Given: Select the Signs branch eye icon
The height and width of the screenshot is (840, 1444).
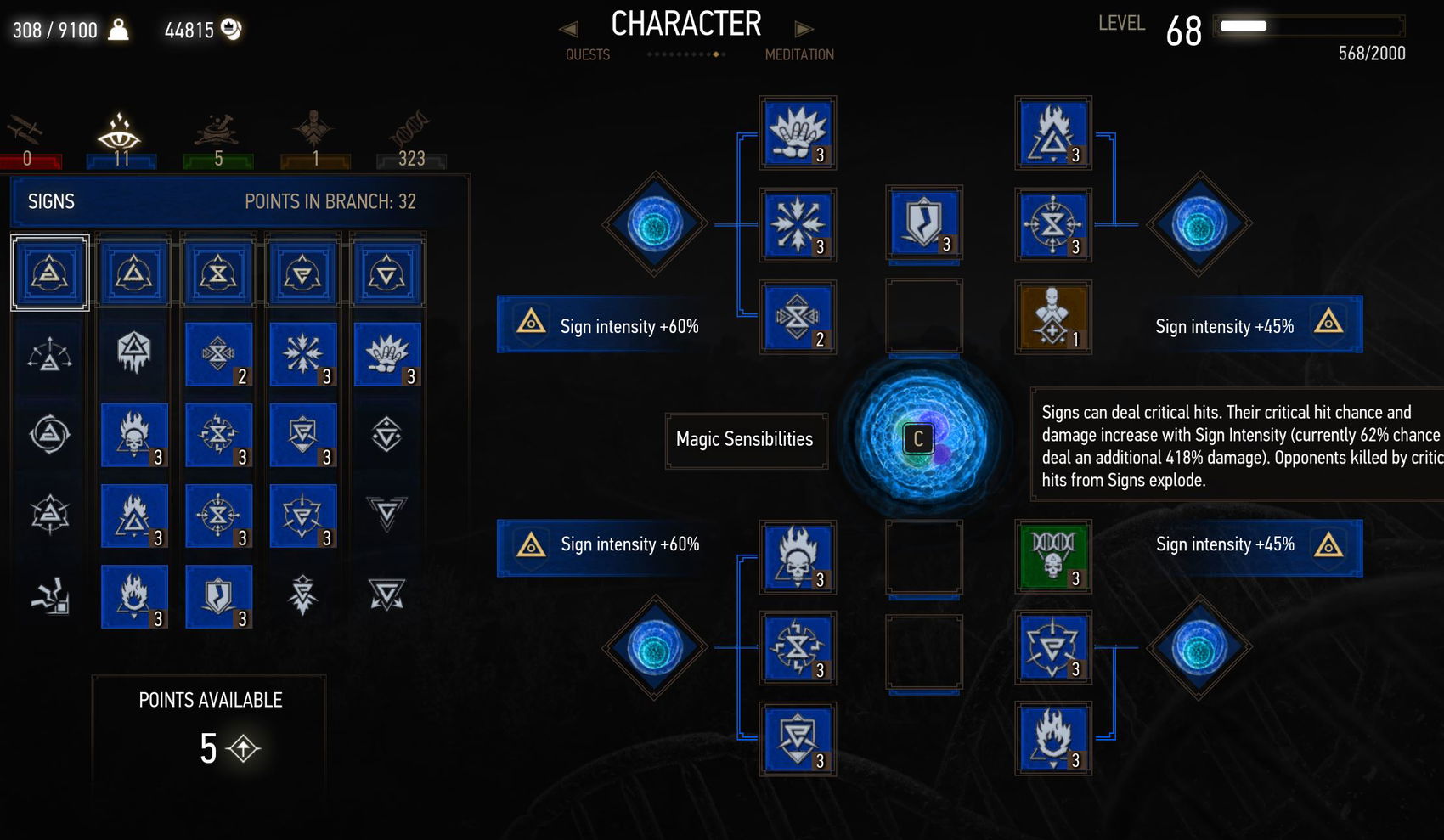Looking at the screenshot, I should click(119, 129).
